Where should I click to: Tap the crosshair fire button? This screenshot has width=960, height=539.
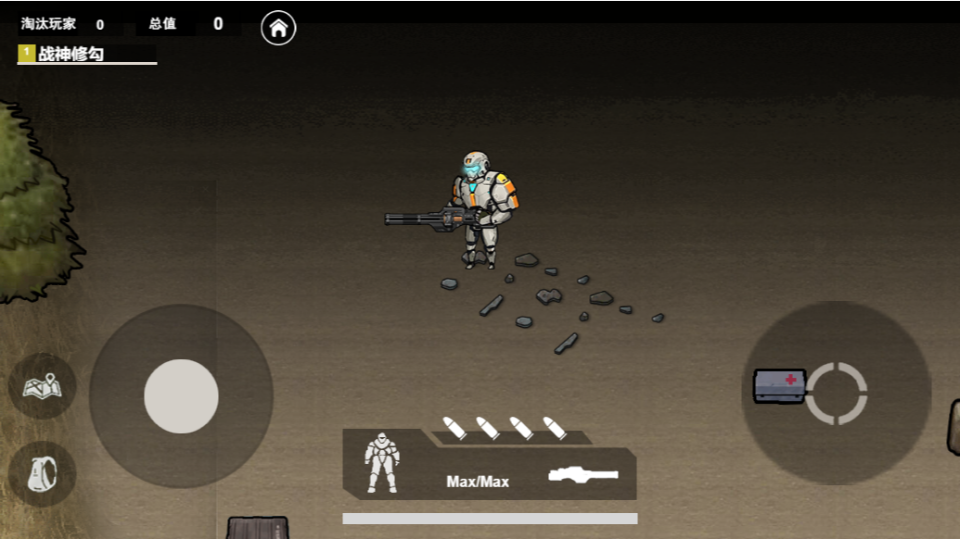836,393
